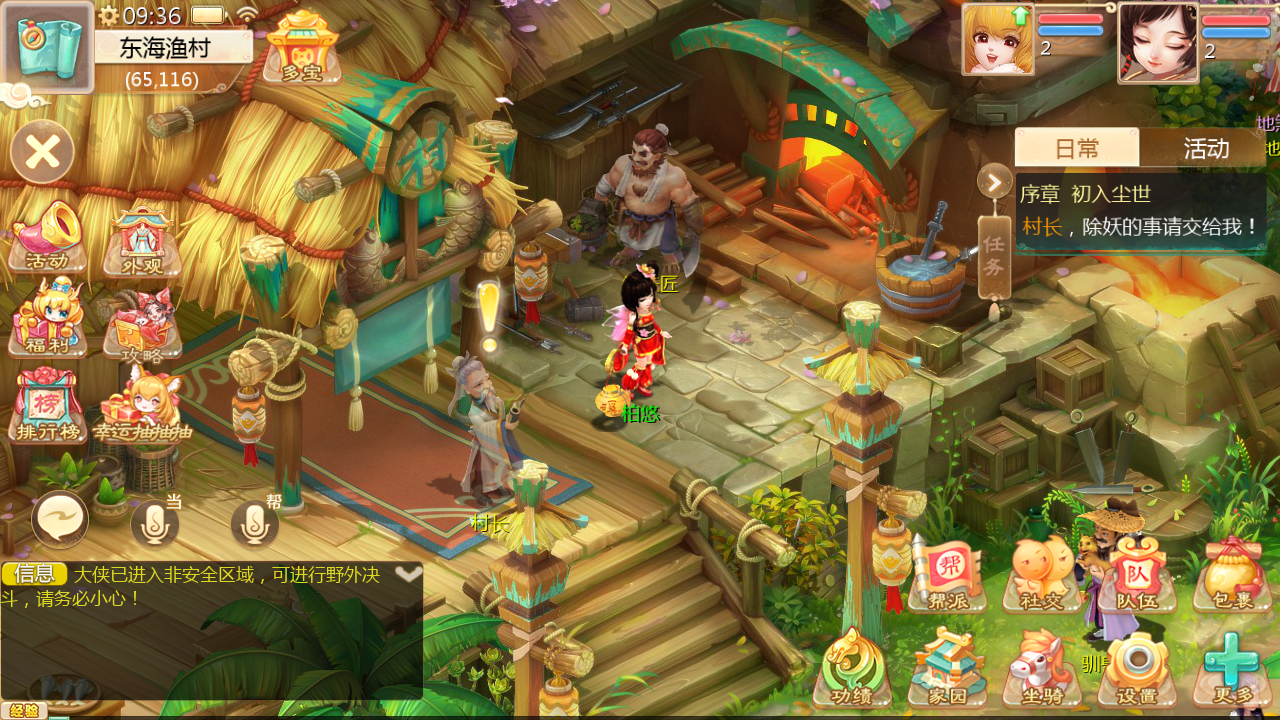Viewport: 1280px width, 720px height.
Task: Collapse the quest tracker with arrow button
Action: point(995,181)
